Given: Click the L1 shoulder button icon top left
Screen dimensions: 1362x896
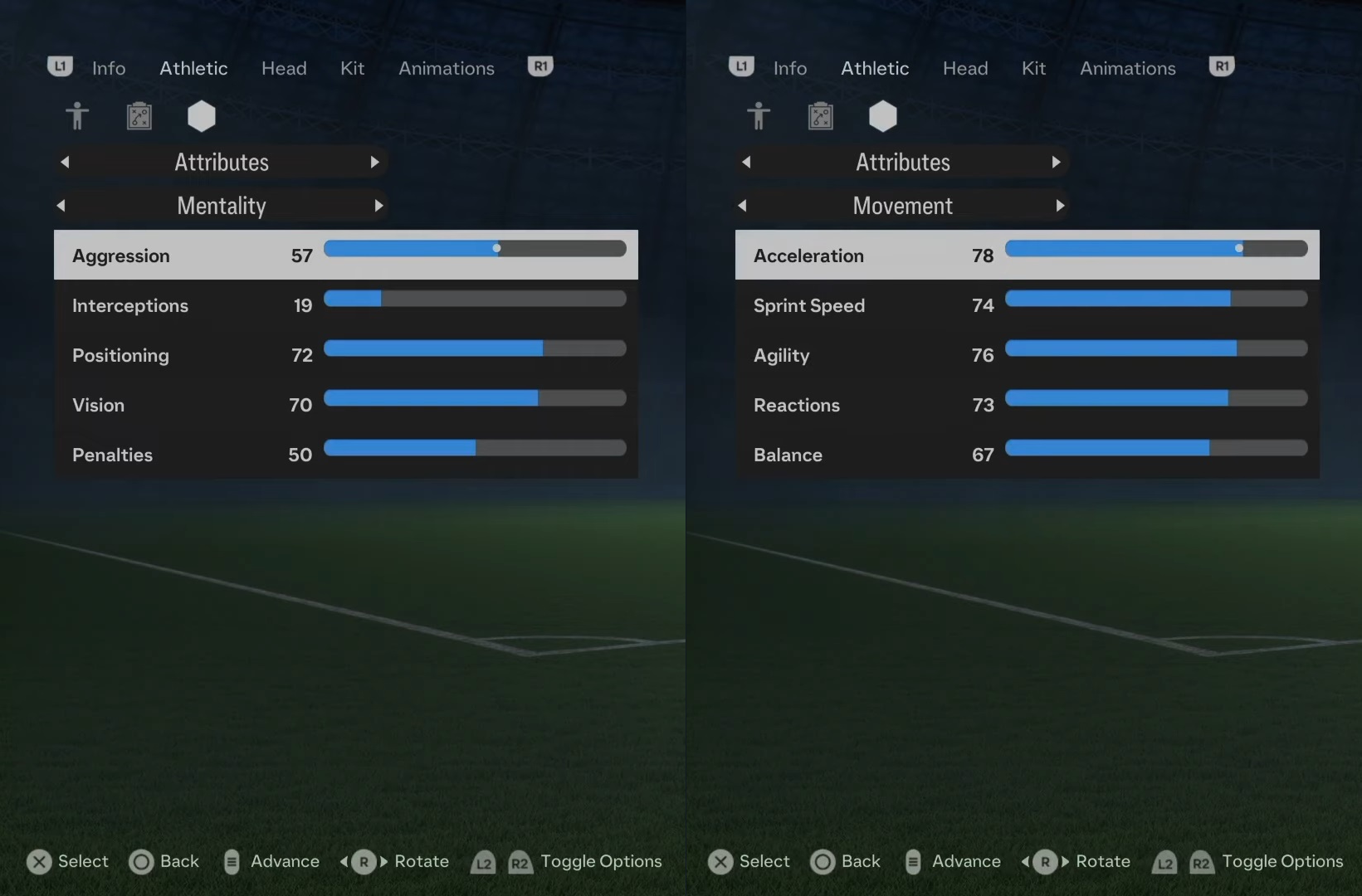Looking at the screenshot, I should click(x=59, y=66).
